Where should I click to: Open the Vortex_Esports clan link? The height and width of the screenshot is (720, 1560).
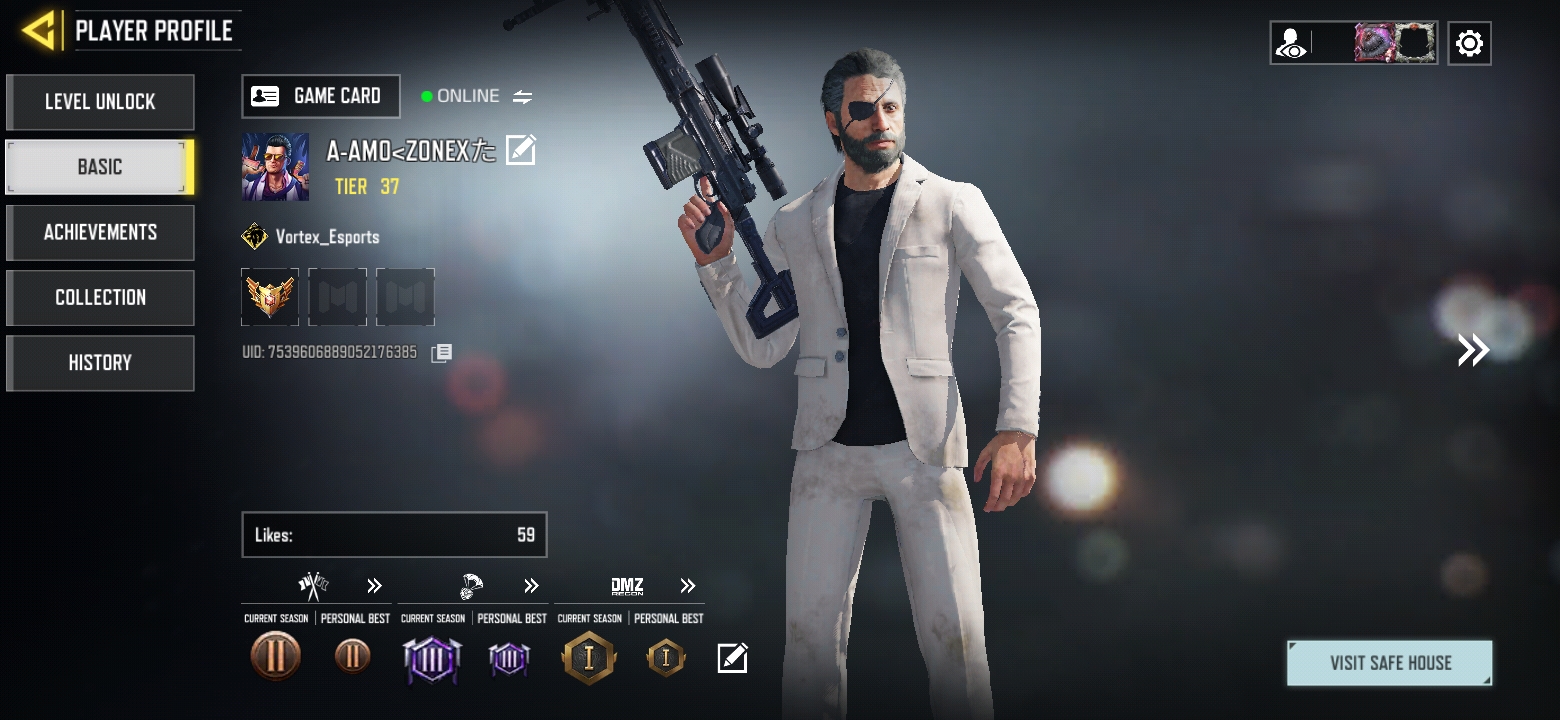pyautogui.click(x=312, y=237)
